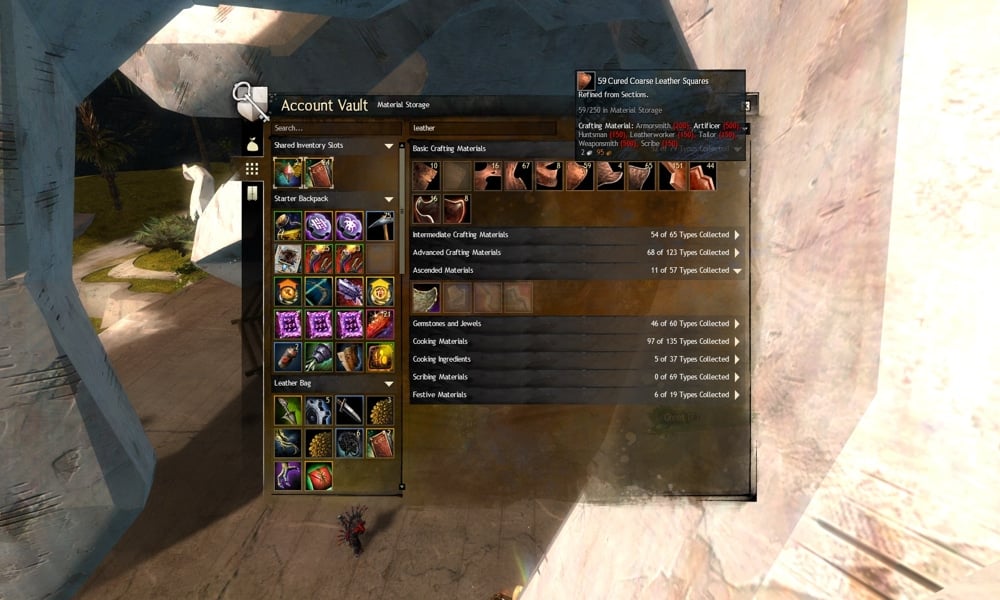Click the material filter box containing "leather"
Viewport: 1000px width, 600px height.
(x=482, y=128)
